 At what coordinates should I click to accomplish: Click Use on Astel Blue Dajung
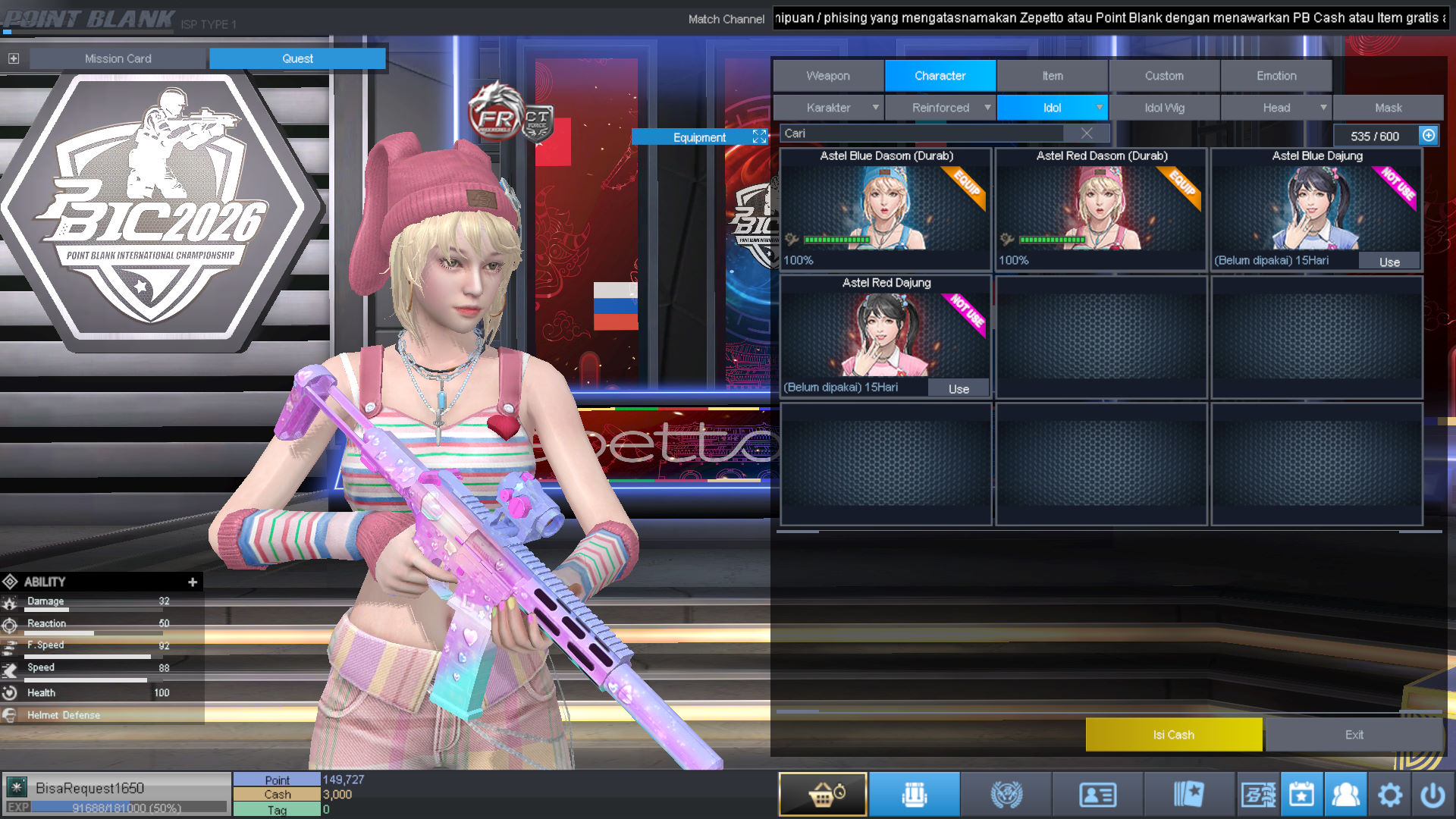pyautogui.click(x=1389, y=261)
